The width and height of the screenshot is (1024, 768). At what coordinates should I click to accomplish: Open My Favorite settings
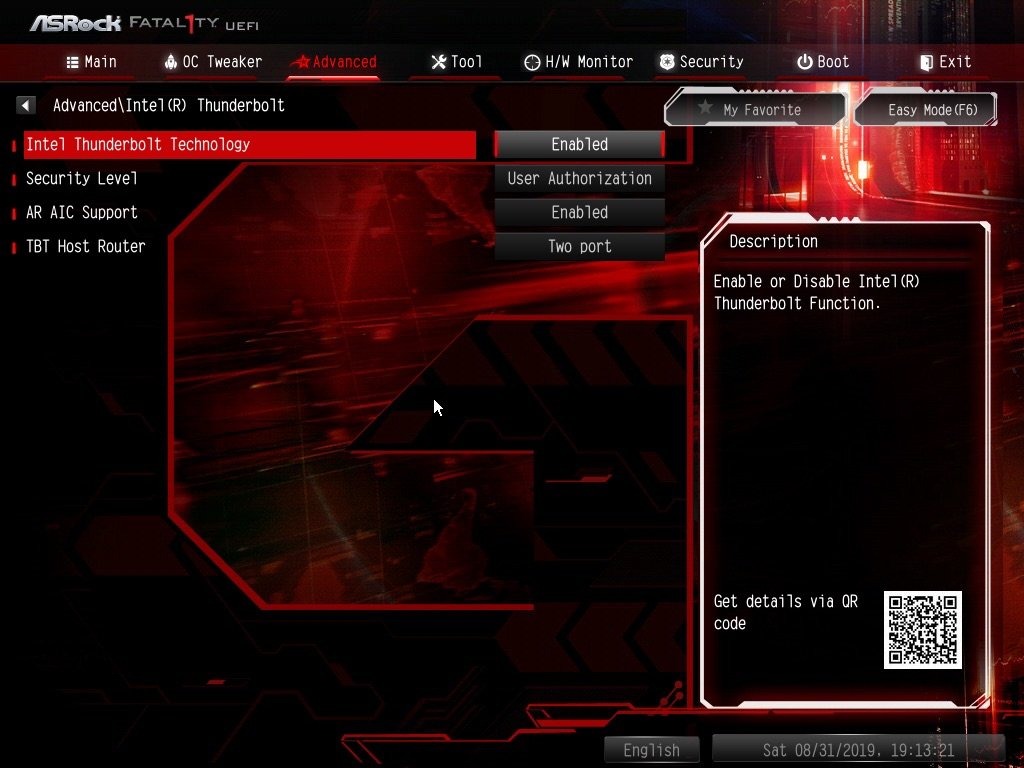point(755,110)
